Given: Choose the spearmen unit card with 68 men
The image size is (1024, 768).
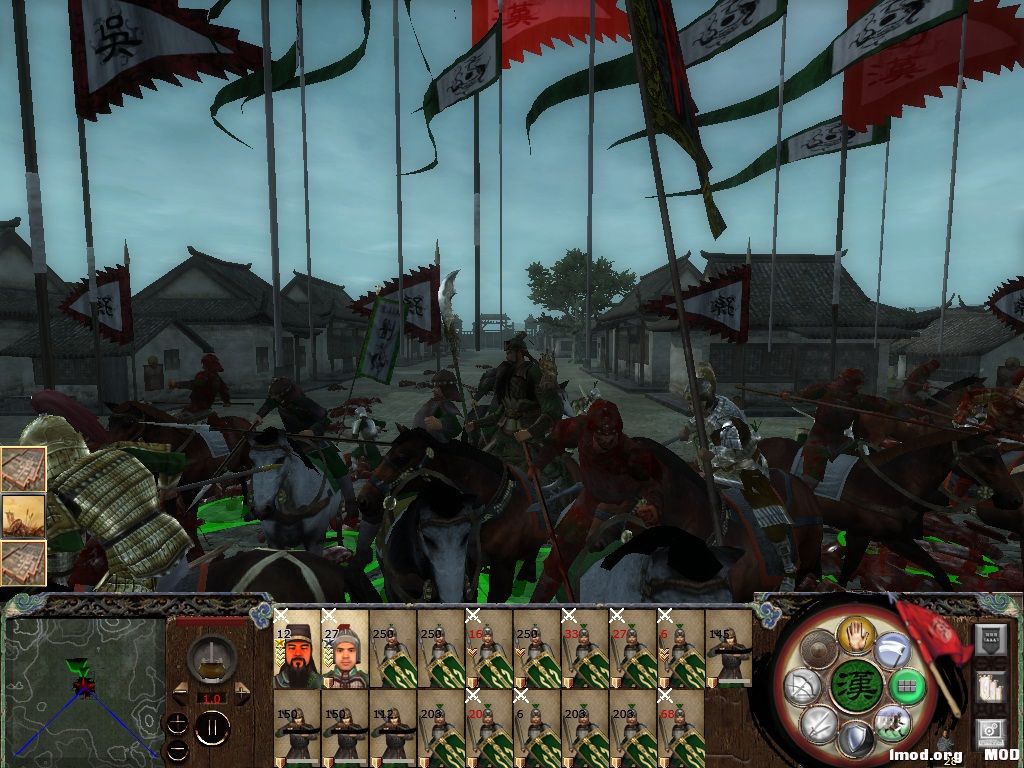Looking at the screenshot, I should tap(681, 728).
